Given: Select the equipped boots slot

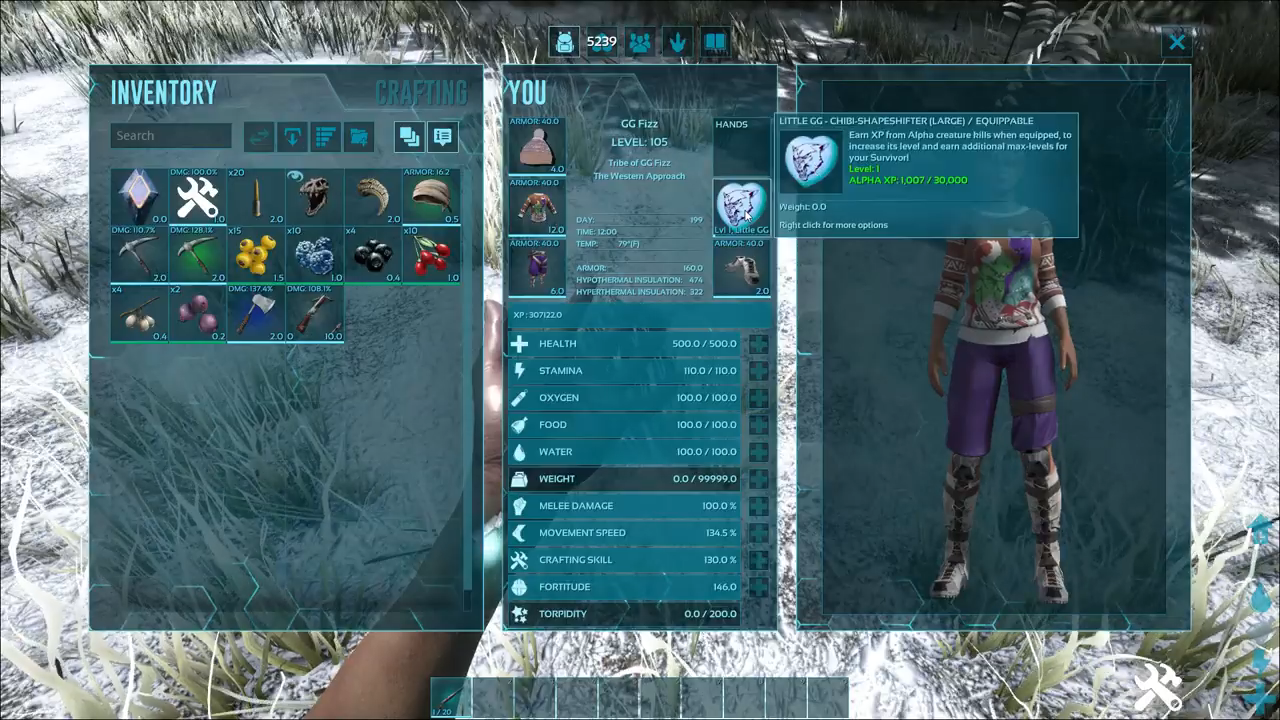Looking at the screenshot, I should coord(741,267).
